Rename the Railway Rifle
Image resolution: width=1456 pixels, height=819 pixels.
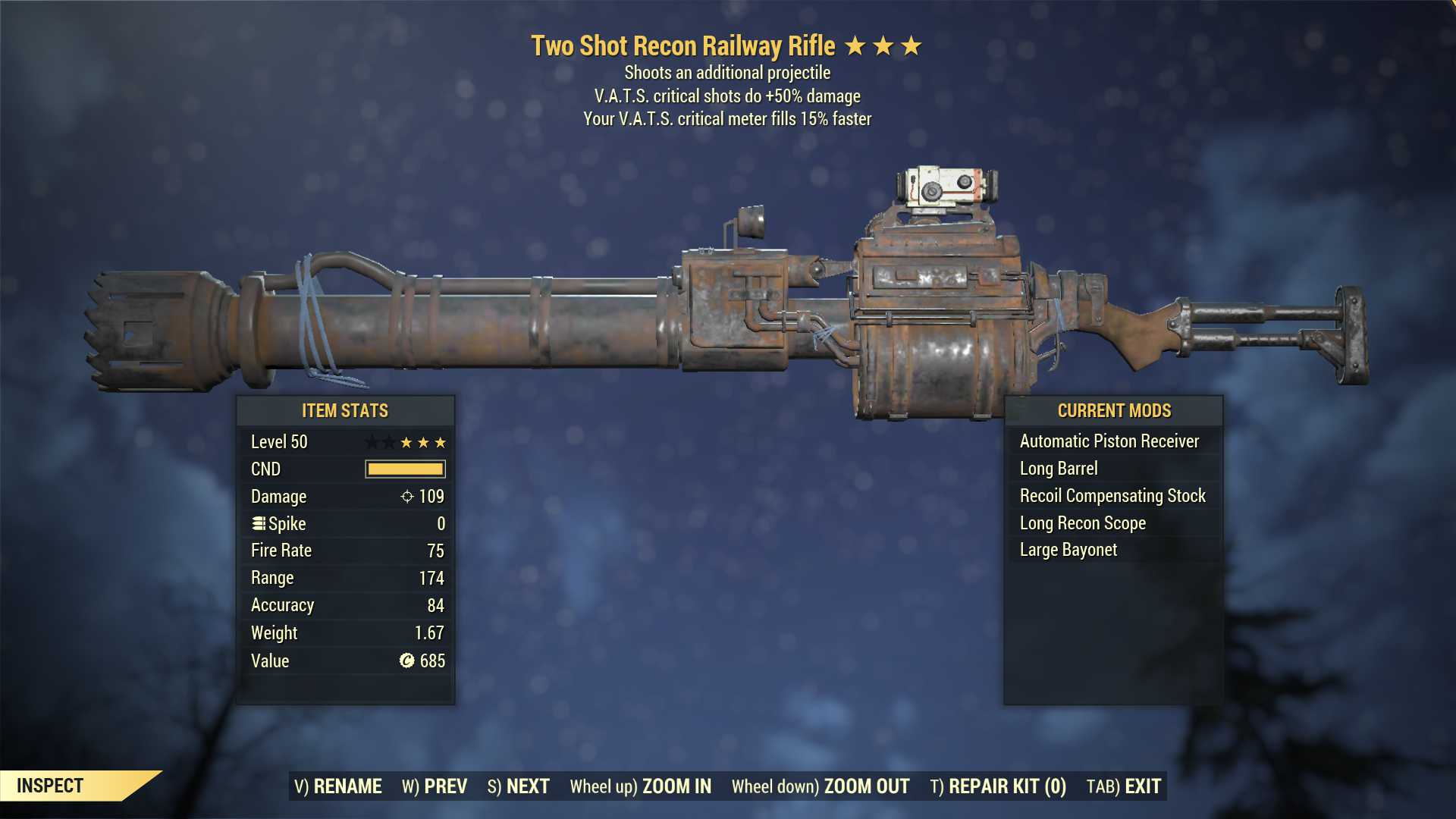[338, 786]
